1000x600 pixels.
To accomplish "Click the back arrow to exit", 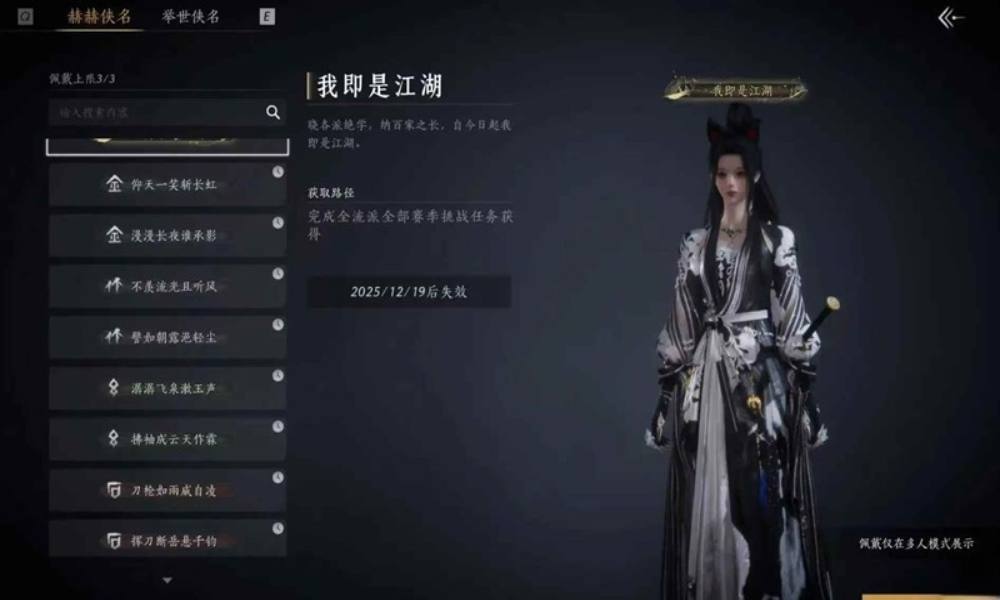I will click(951, 18).
